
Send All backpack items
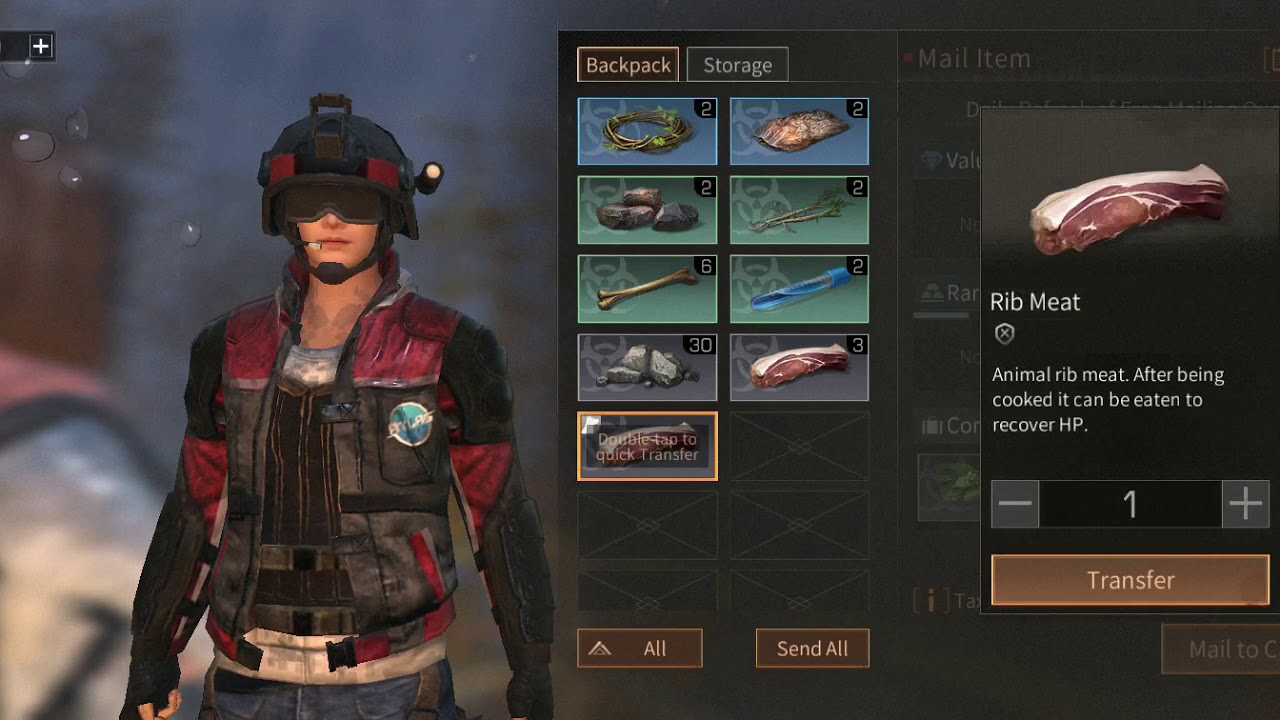812,649
